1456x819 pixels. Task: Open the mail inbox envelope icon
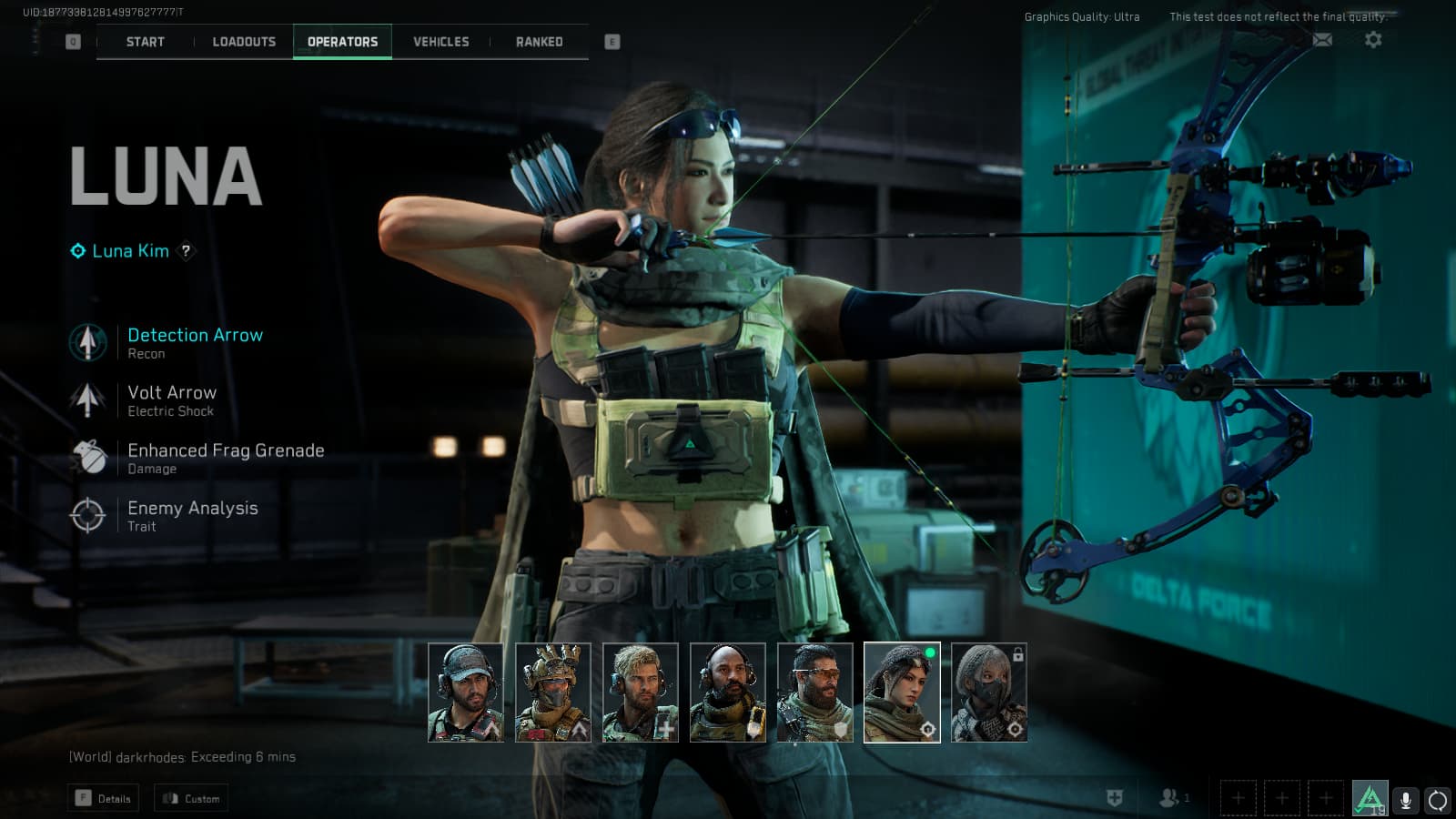point(1322,39)
